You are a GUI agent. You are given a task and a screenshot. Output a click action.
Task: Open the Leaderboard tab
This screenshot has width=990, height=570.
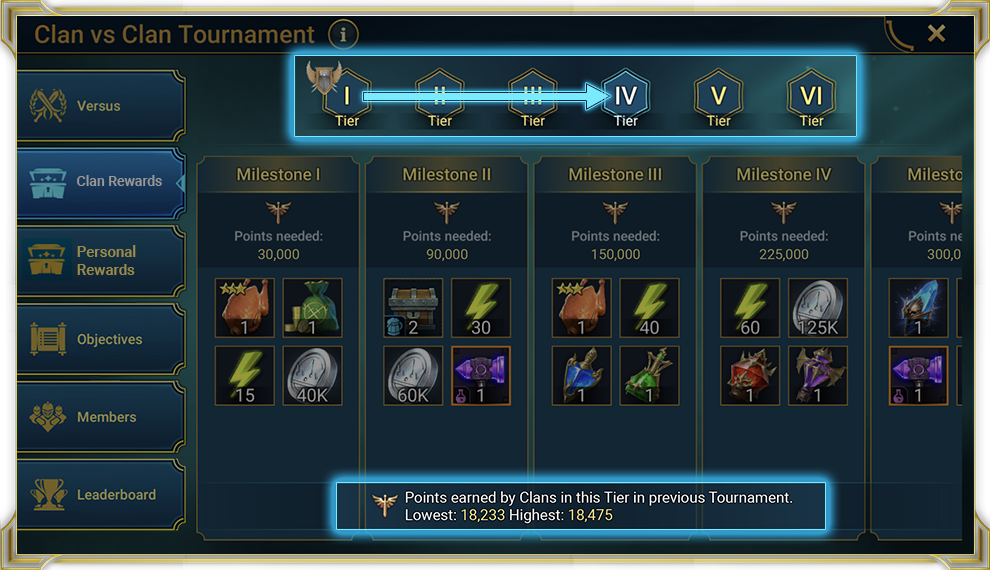[101, 495]
